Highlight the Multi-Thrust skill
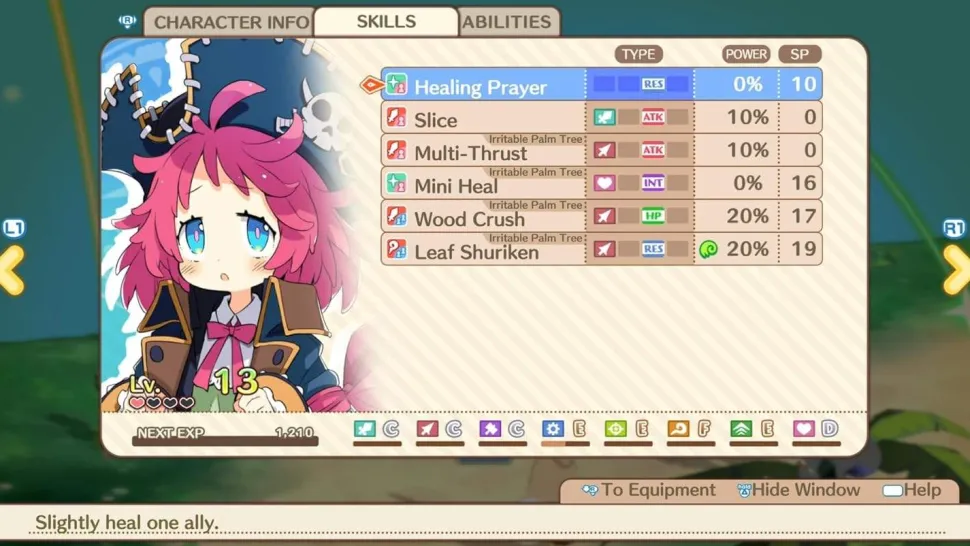Viewport: 970px width, 546px height. tap(470, 152)
